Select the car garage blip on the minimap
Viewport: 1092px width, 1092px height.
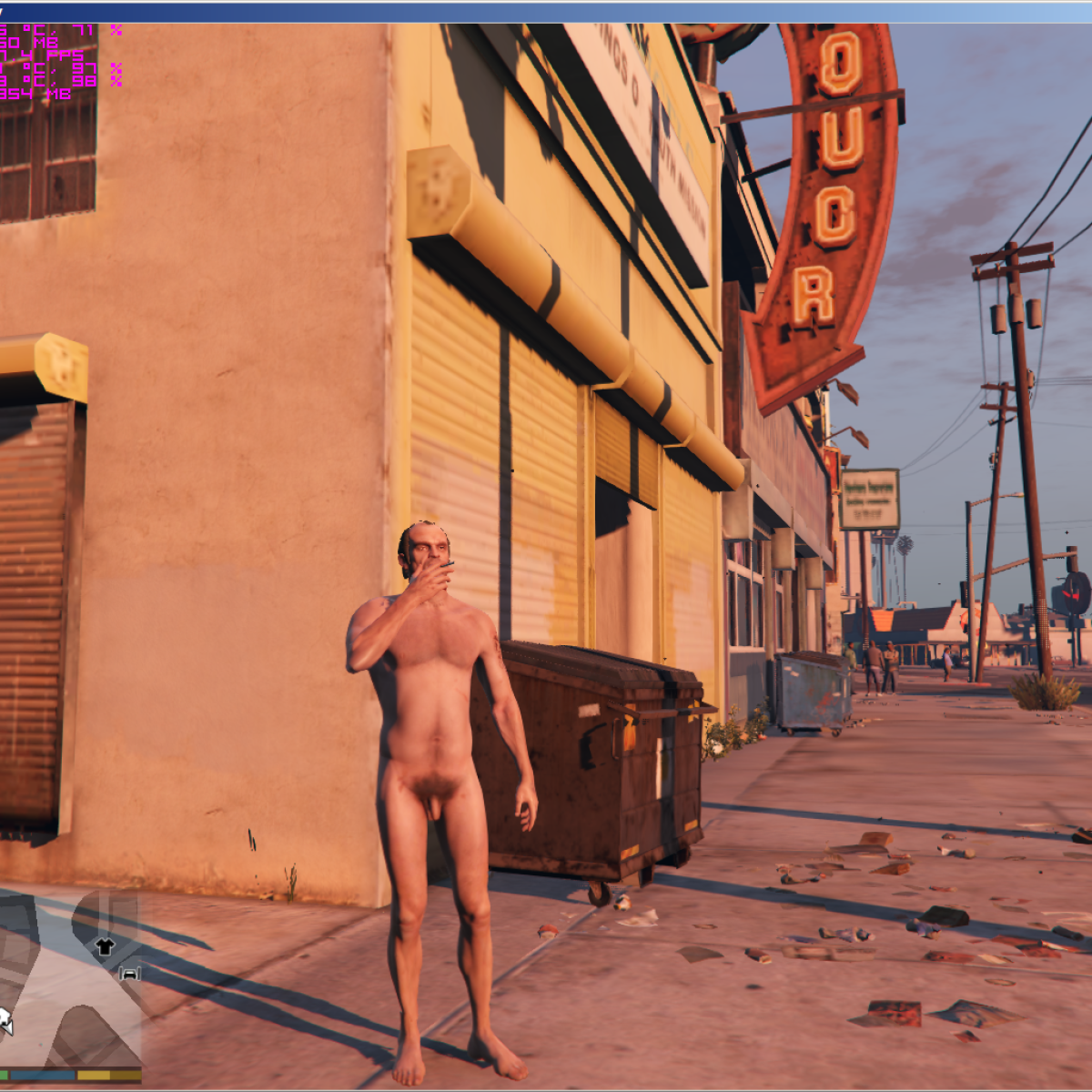(x=129, y=974)
